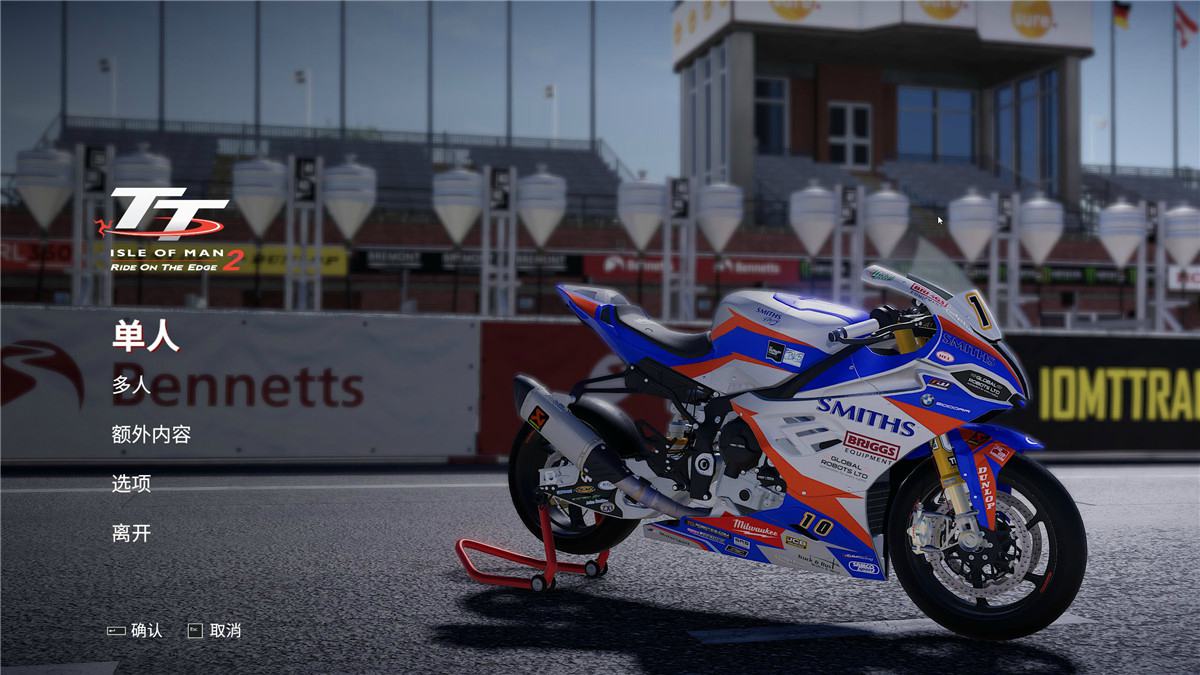Open the 选项 options menu
1200x675 pixels.
click(131, 484)
